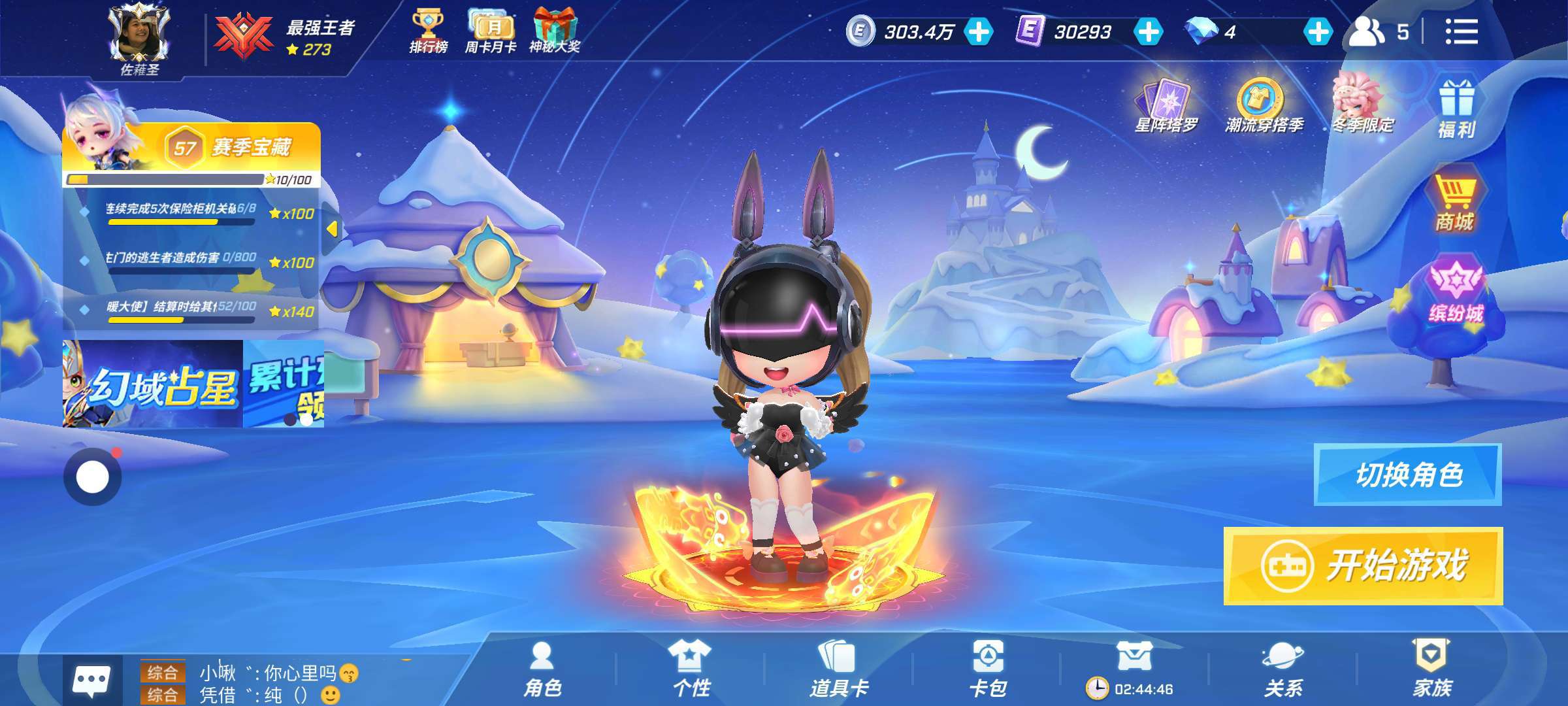Open the 潮流穿搭季 fashion event
The height and width of the screenshot is (706, 1568).
[1264, 106]
